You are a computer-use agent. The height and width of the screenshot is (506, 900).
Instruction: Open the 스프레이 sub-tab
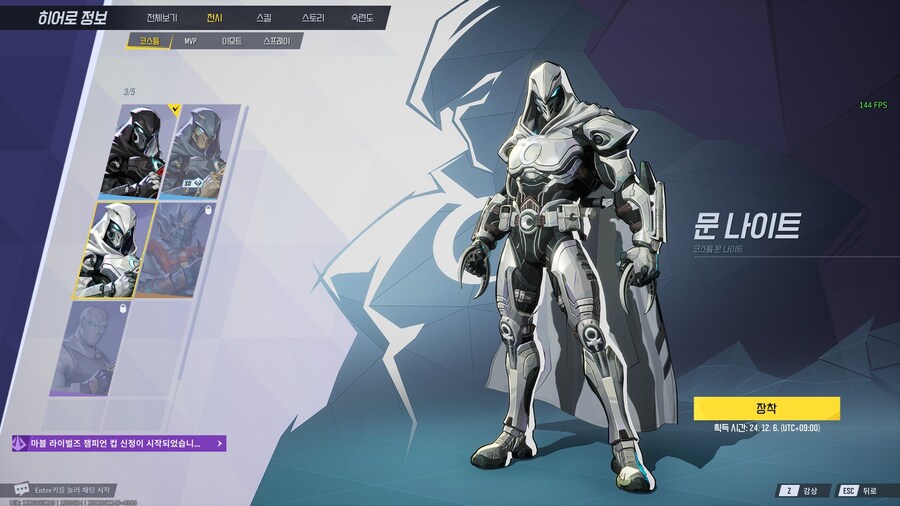pos(276,41)
